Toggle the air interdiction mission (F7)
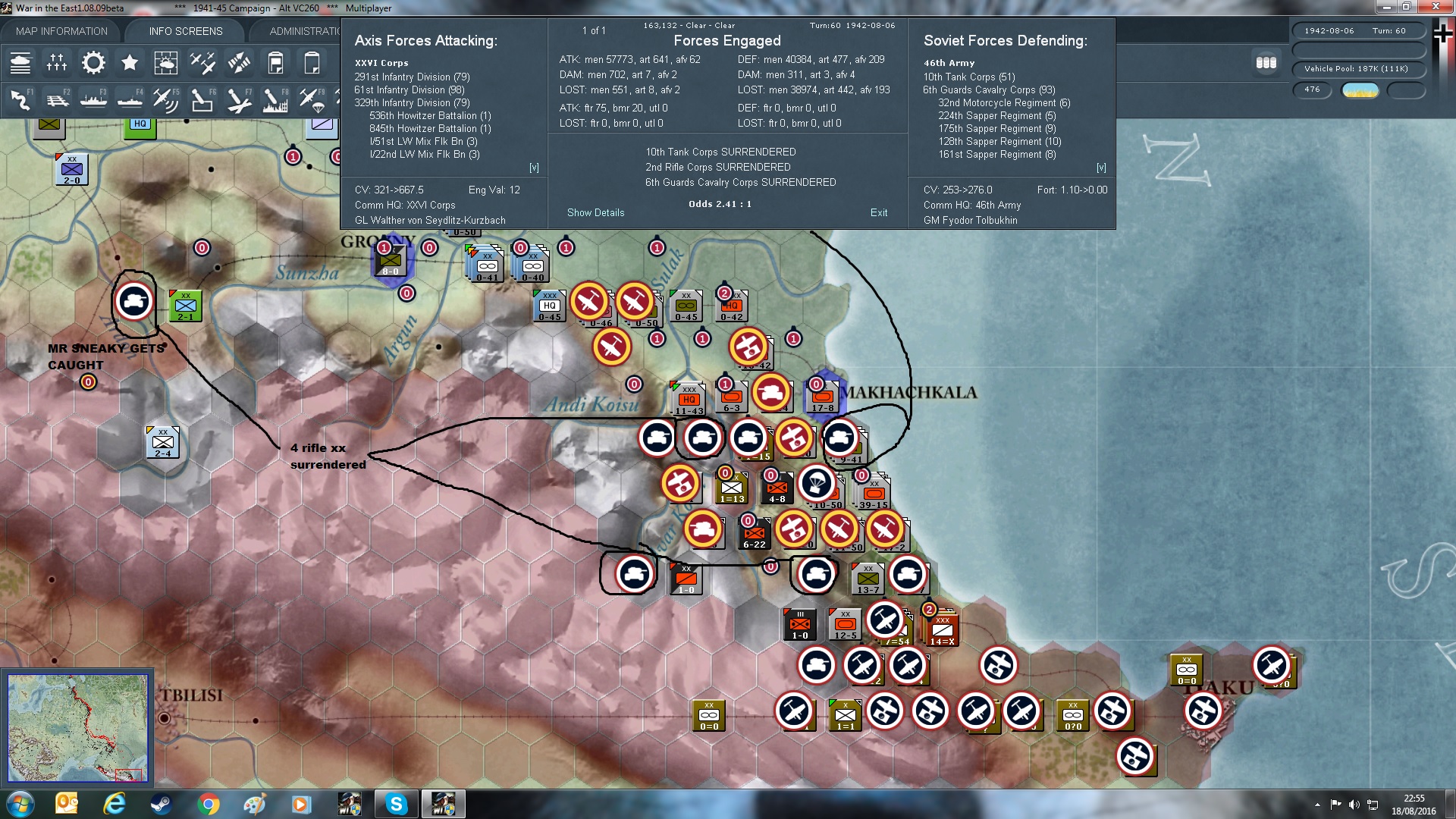This screenshot has height=819, width=1456. coord(239,99)
